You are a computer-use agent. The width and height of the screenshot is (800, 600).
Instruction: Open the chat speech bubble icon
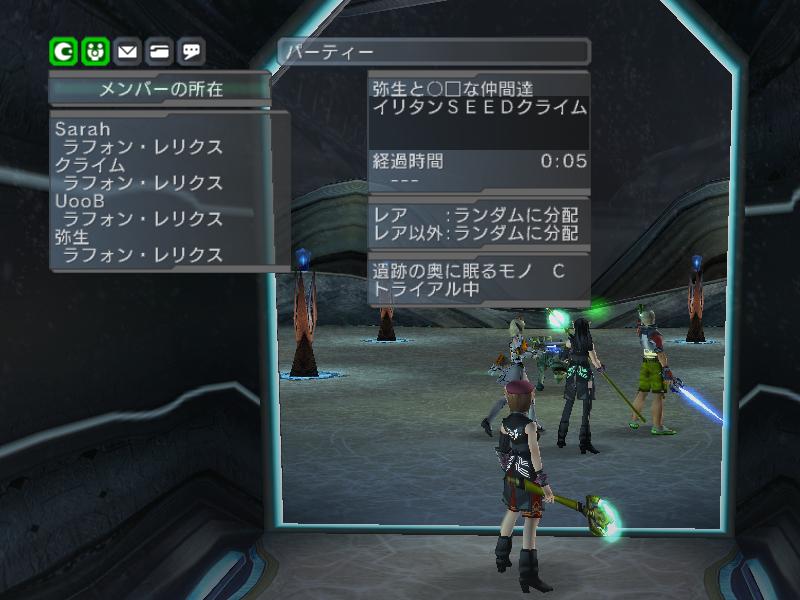pyautogui.click(x=192, y=50)
